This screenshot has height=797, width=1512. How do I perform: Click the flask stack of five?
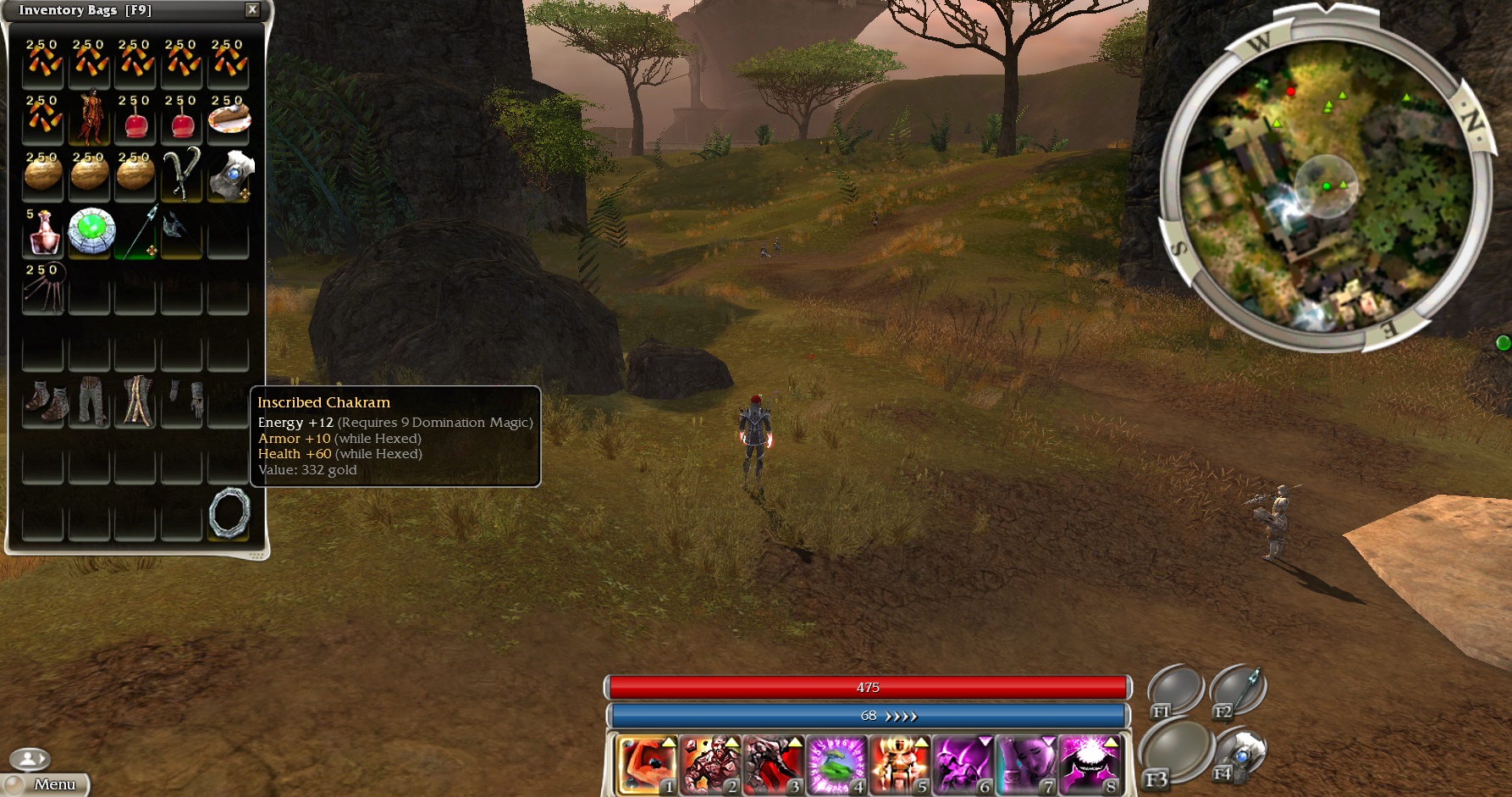coord(43,232)
